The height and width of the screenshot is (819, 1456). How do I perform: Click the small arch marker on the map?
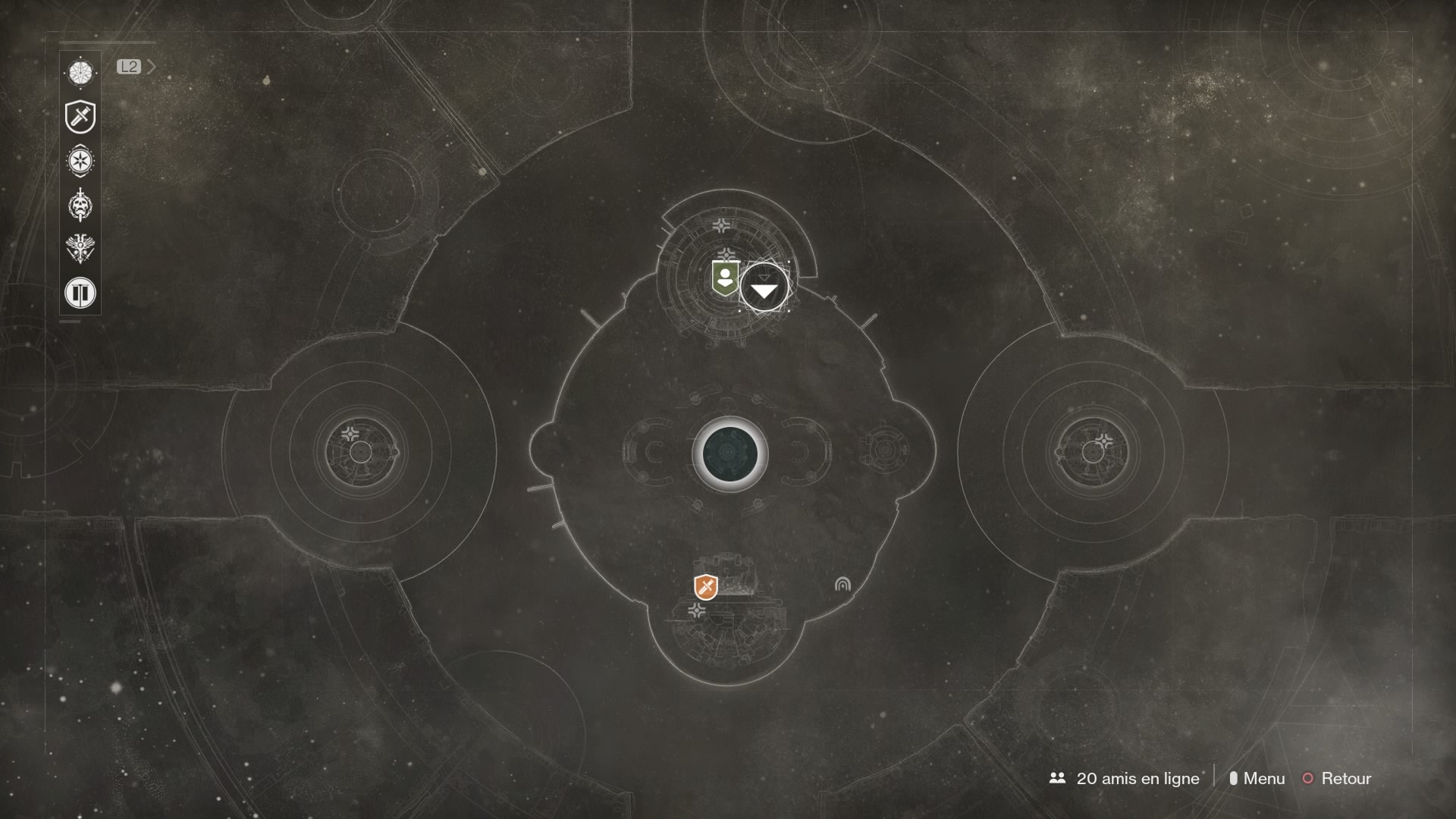click(843, 584)
